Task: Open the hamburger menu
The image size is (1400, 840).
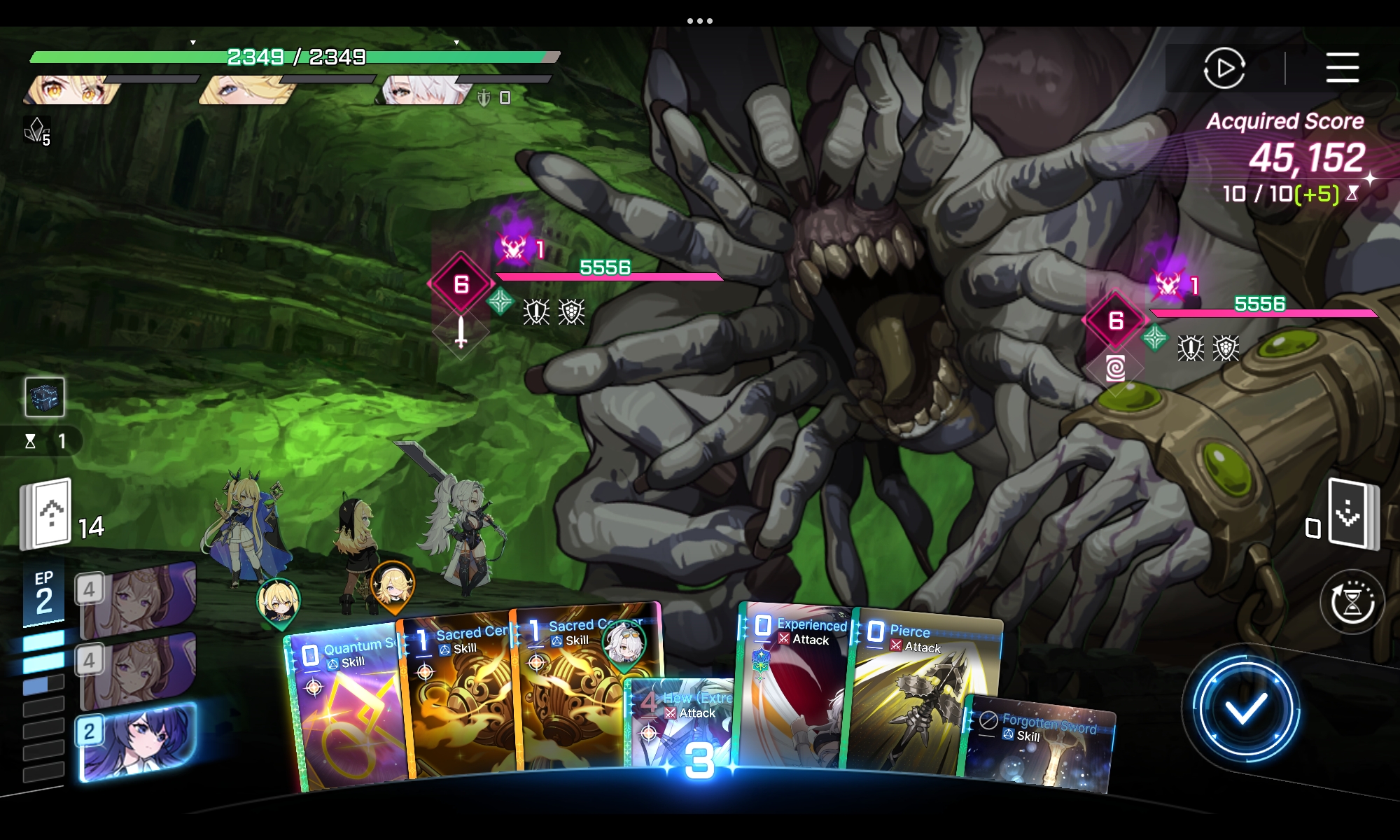Action: tap(1342, 68)
